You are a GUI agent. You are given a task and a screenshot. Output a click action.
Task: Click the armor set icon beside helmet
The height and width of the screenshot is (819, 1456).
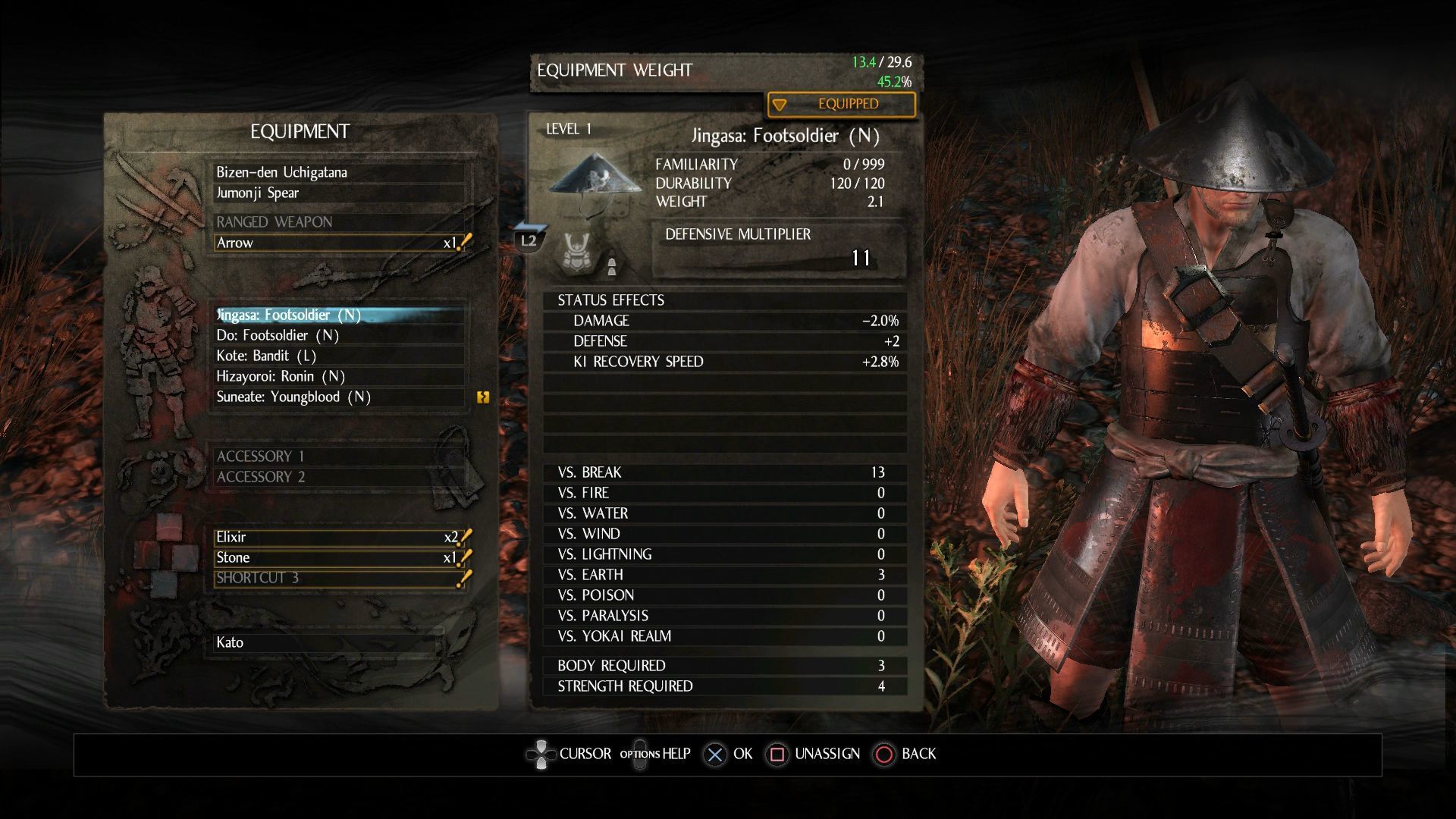[577, 252]
